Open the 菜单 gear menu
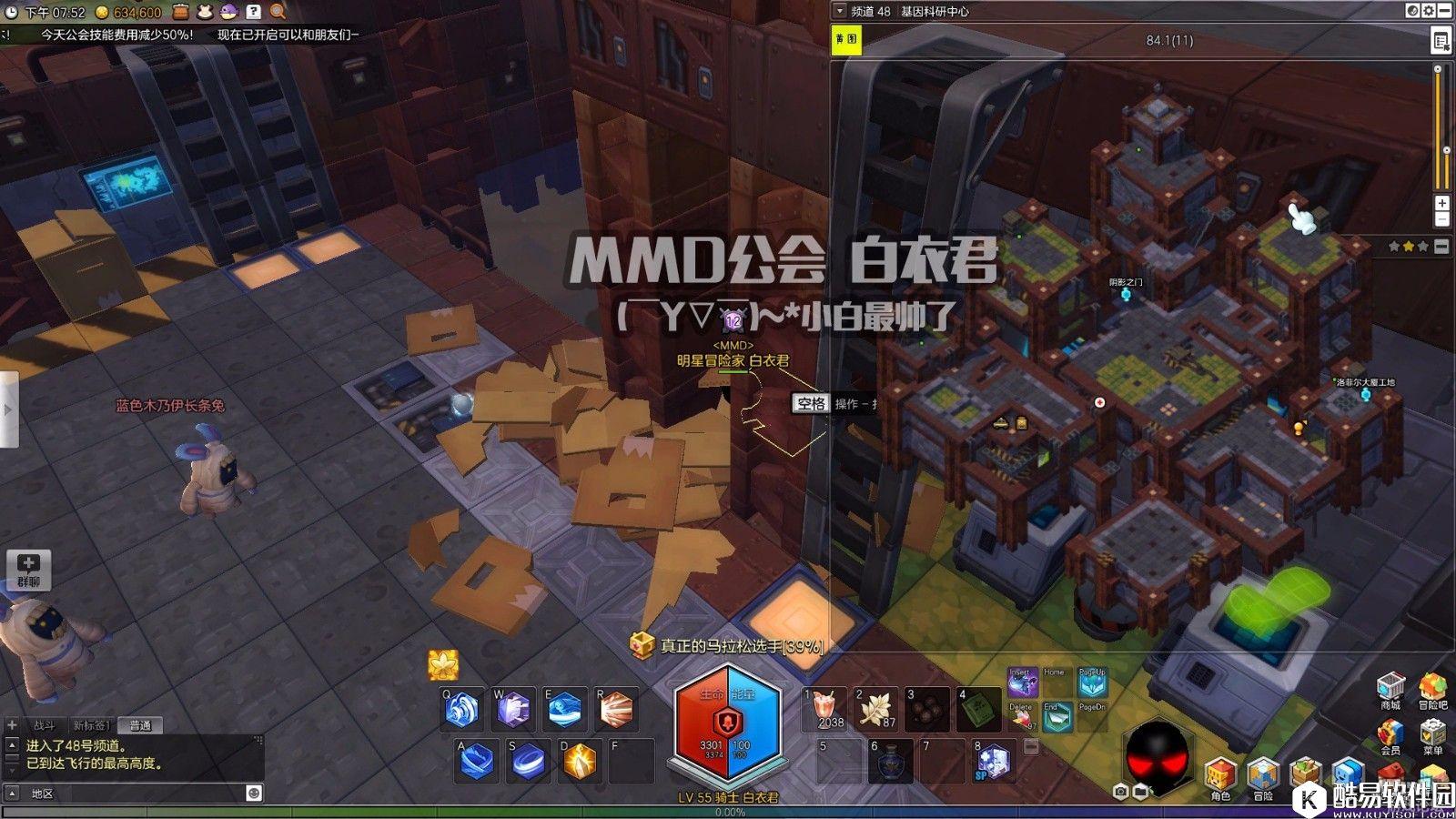Viewport: 1456px width, 819px height. point(1432,733)
